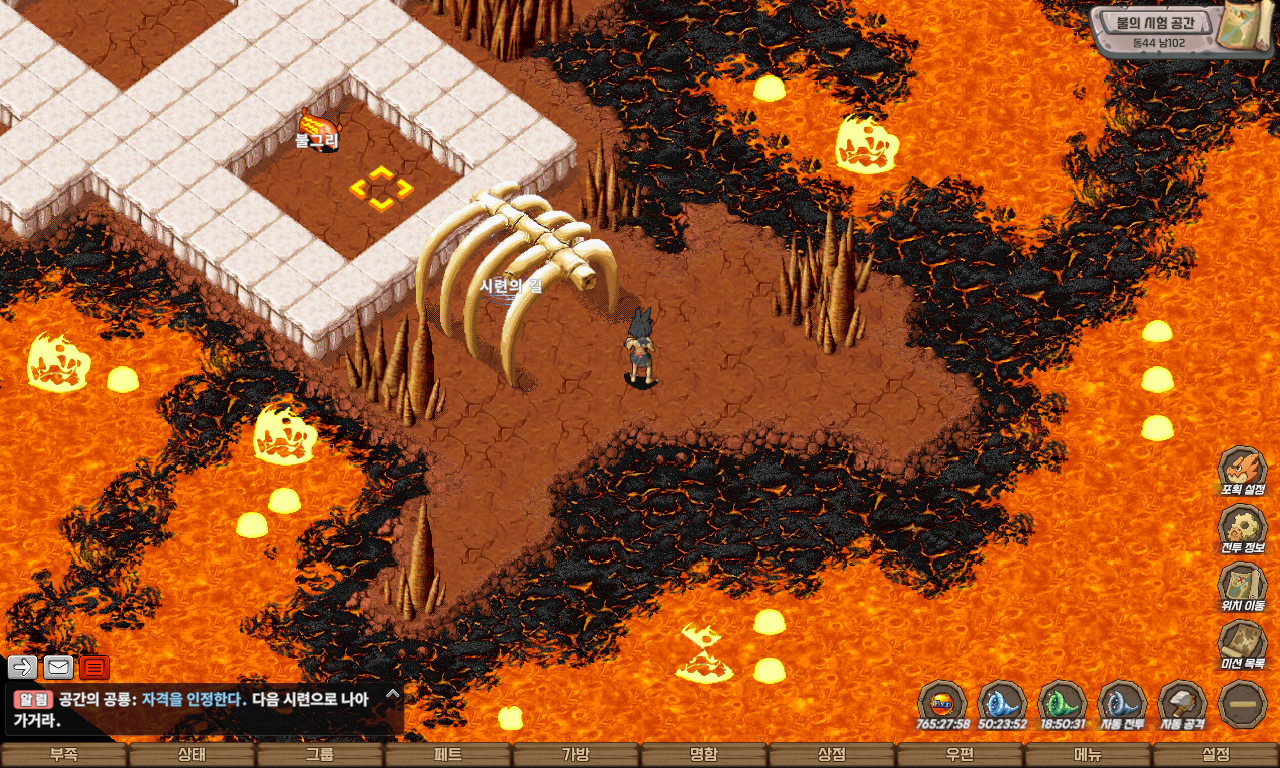Open the 위치 이동 location move icon
Image resolution: width=1280 pixels, height=768 pixels.
1243,586
